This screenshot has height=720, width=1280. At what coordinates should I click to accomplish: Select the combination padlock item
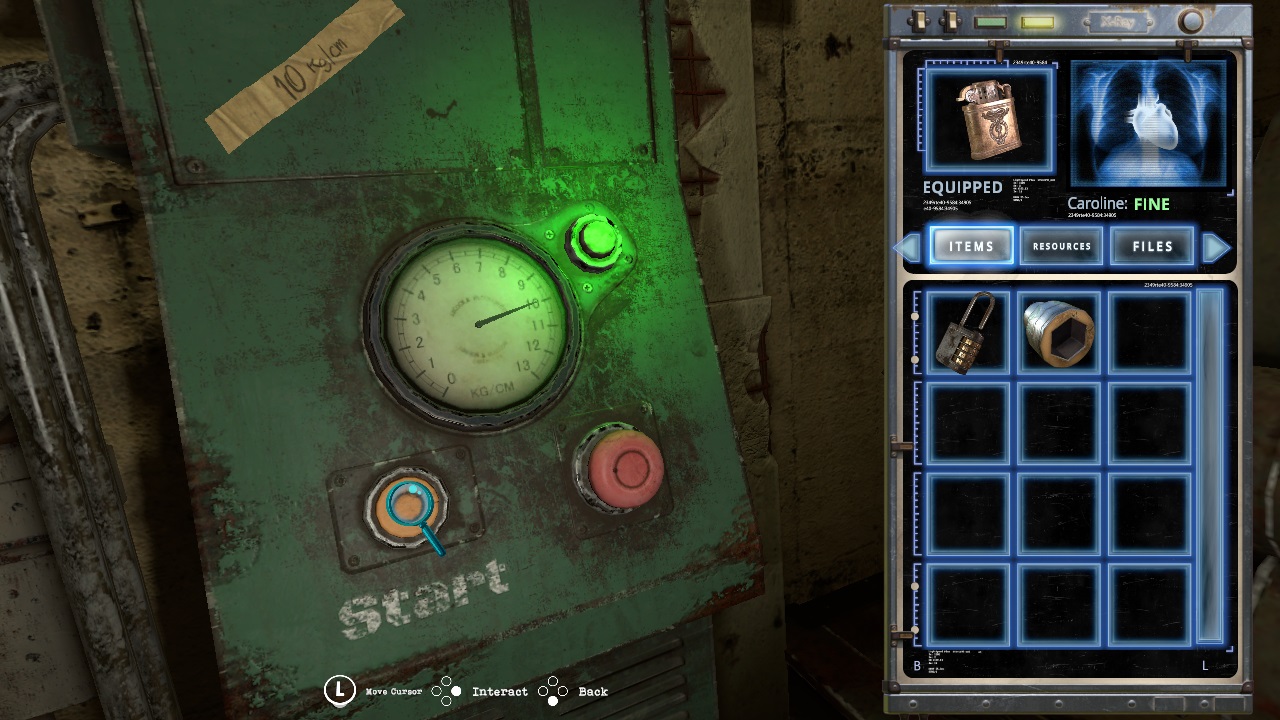tap(966, 333)
